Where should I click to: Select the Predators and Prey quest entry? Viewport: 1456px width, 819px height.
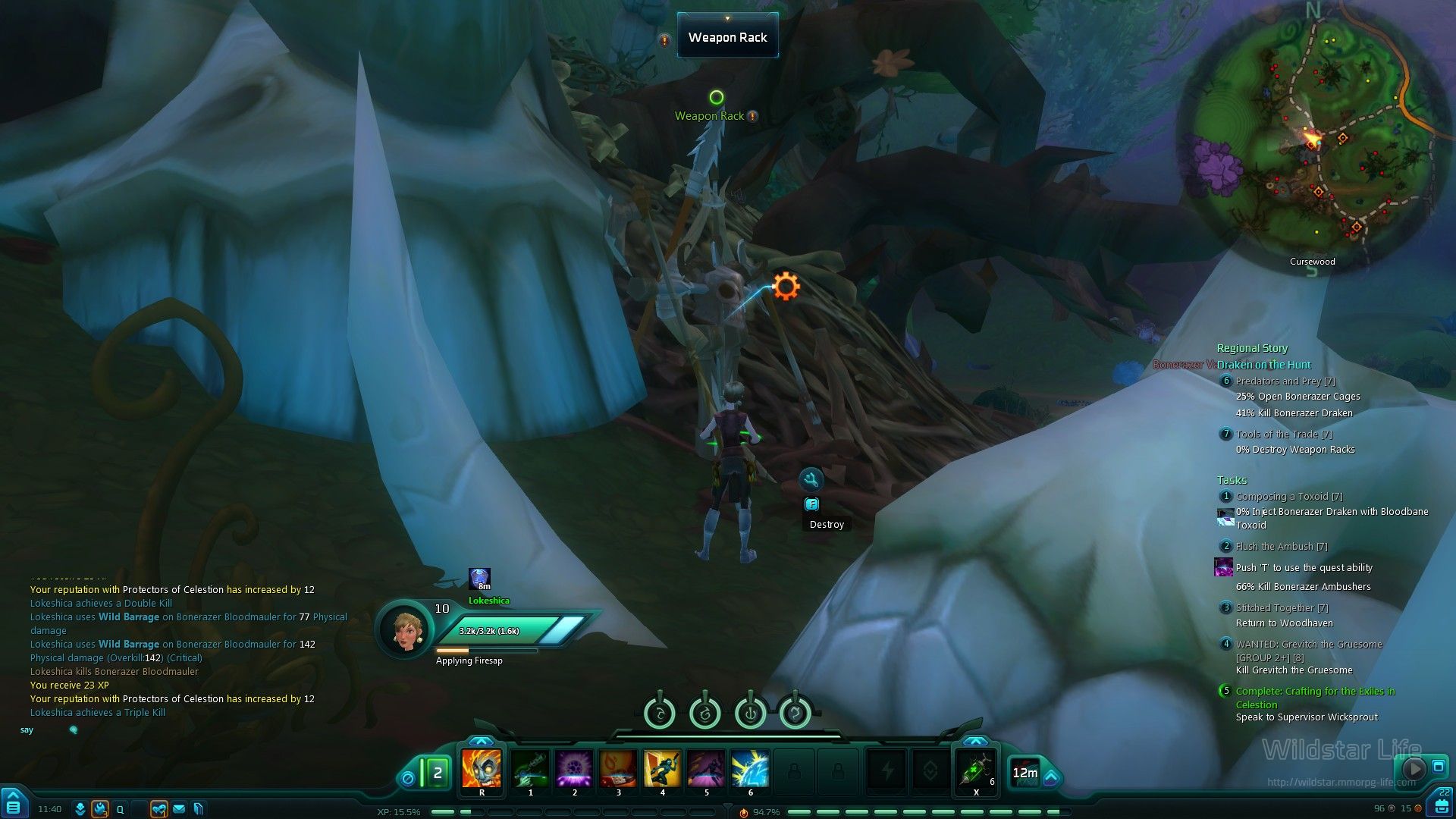click(x=1285, y=381)
